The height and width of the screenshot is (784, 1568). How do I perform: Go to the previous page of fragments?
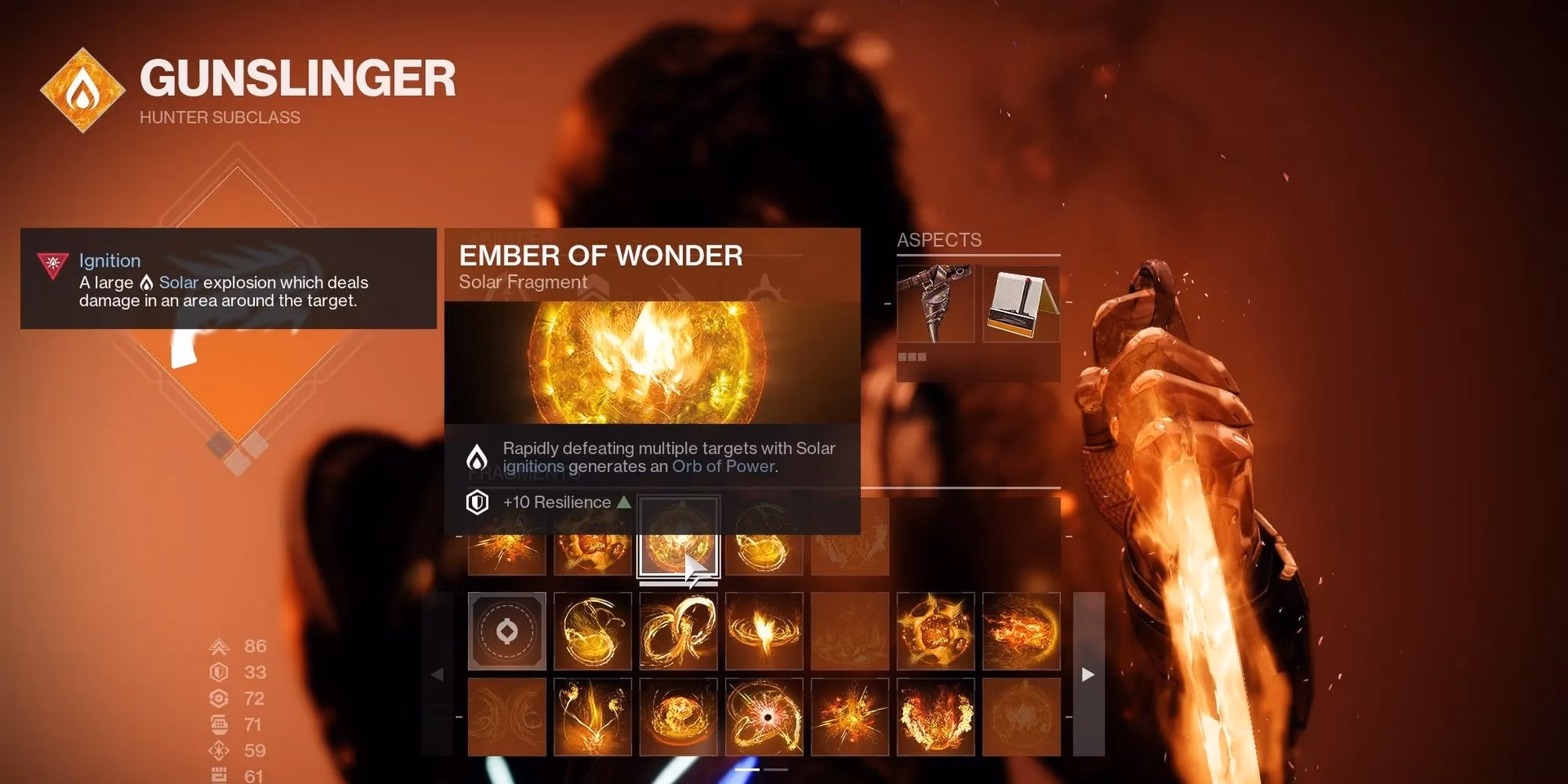tap(437, 674)
